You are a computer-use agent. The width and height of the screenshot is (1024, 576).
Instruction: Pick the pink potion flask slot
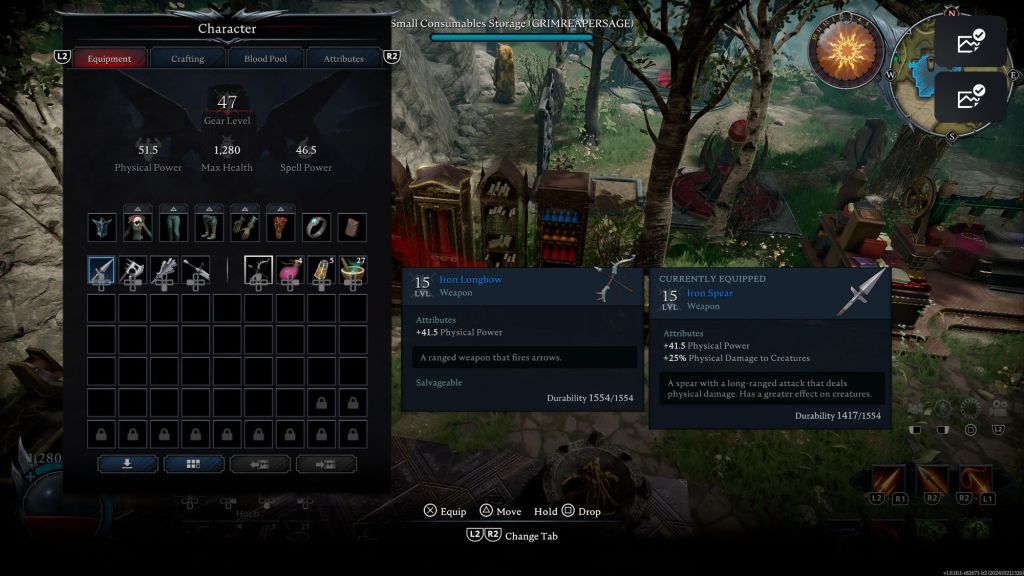click(289, 269)
